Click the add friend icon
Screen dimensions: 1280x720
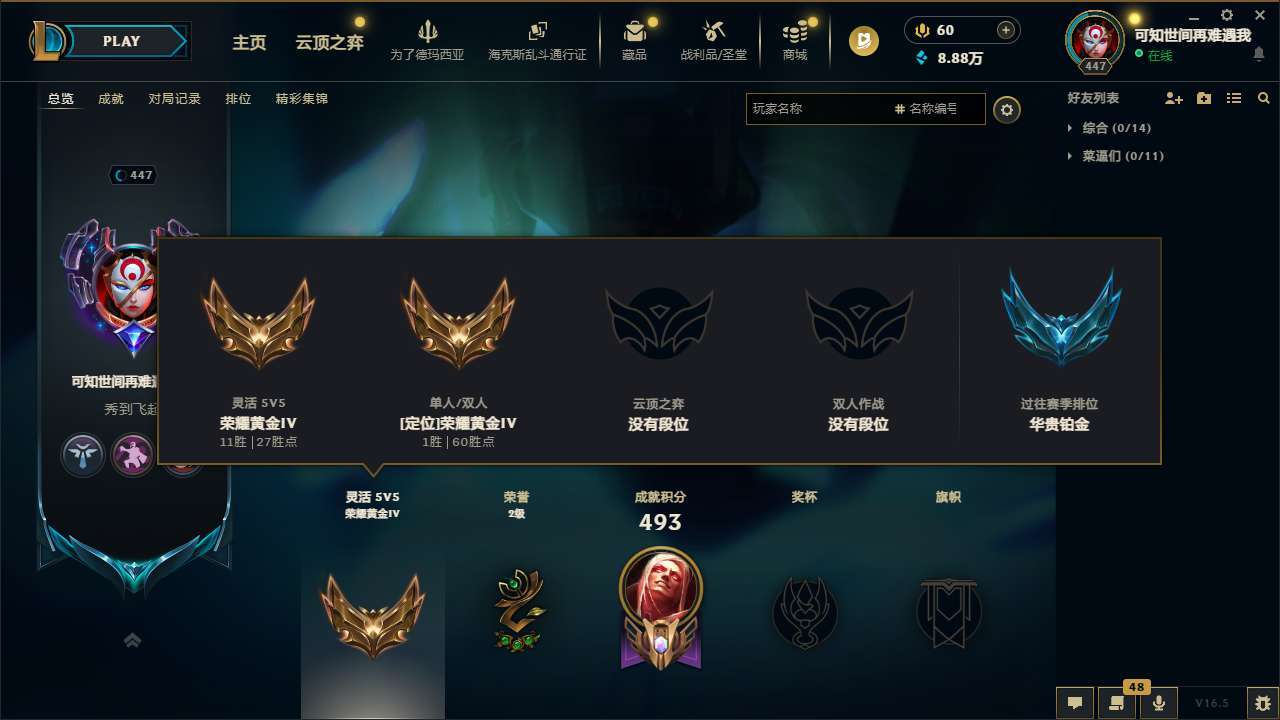click(x=1172, y=98)
